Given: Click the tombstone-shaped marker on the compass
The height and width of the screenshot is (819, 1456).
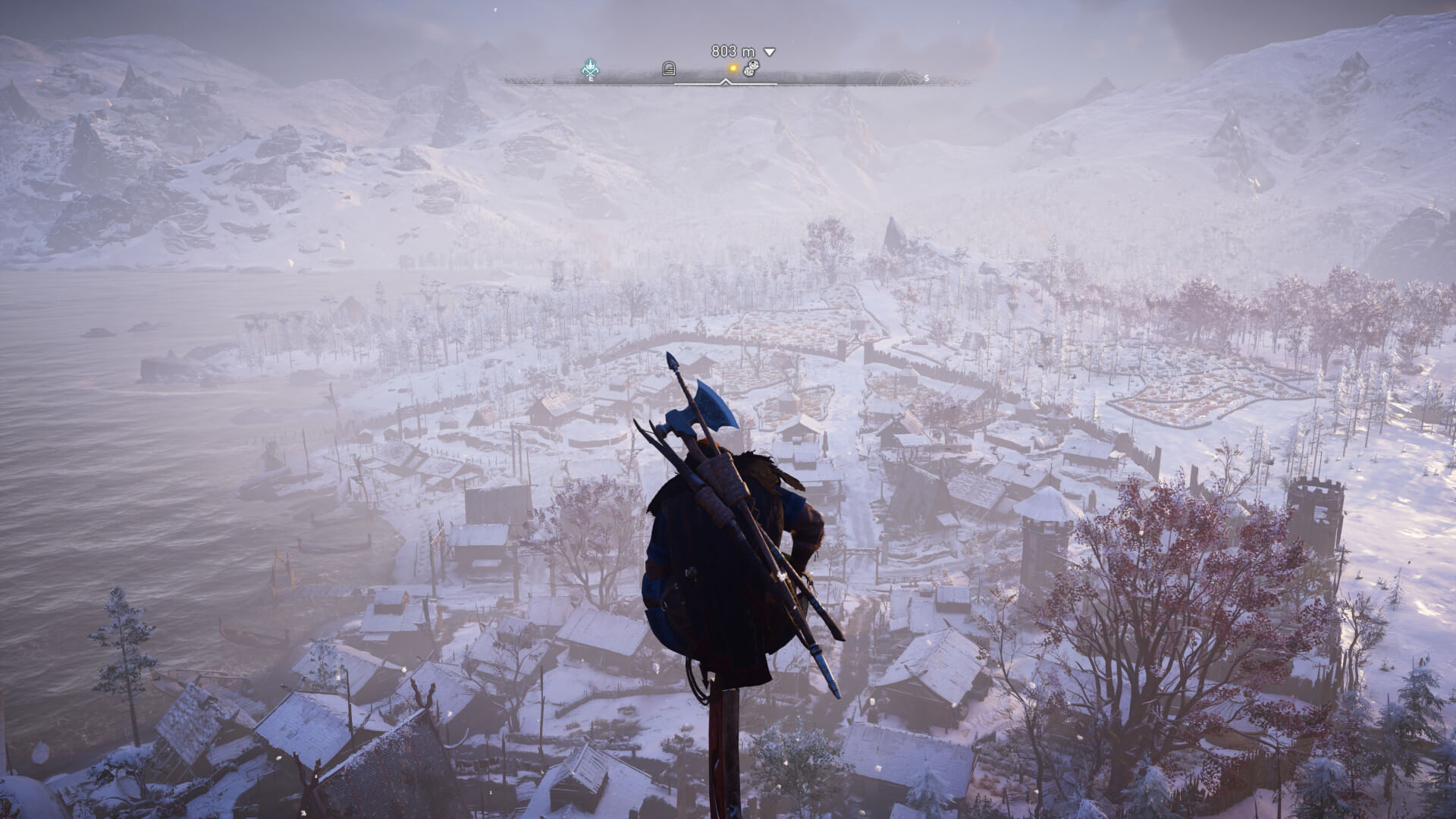Looking at the screenshot, I should (x=668, y=69).
